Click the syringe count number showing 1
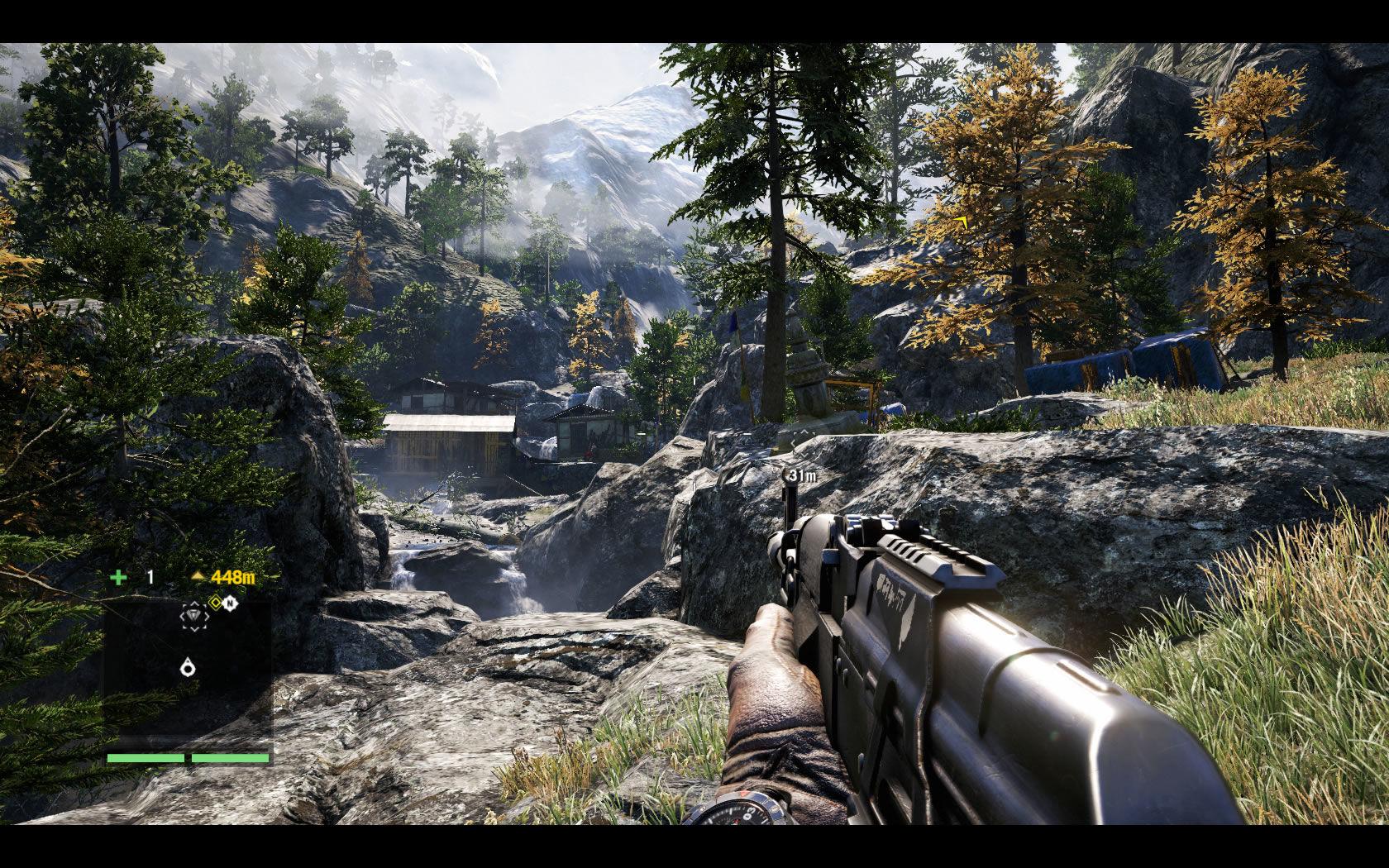 coord(150,577)
